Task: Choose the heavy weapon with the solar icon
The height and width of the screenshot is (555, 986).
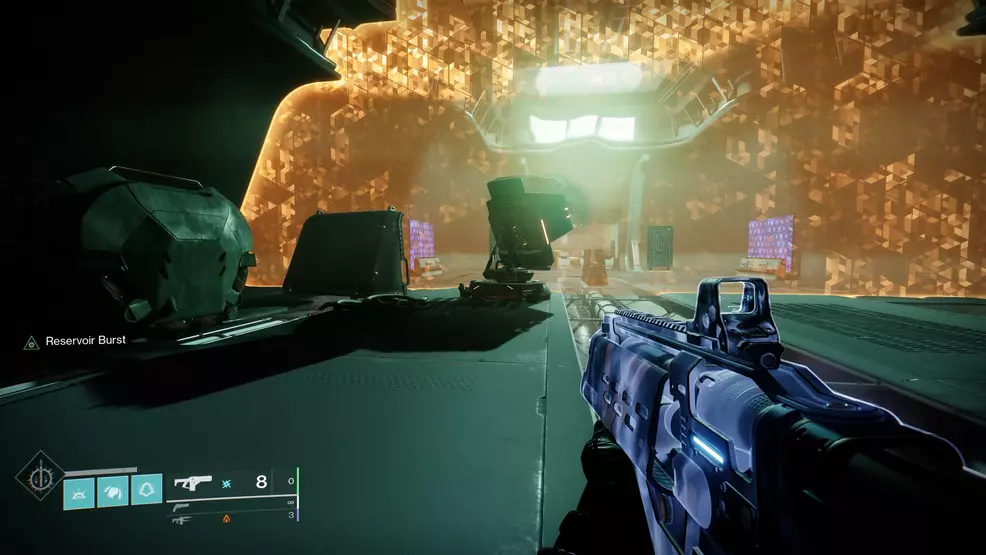Action: coord(181,520)
